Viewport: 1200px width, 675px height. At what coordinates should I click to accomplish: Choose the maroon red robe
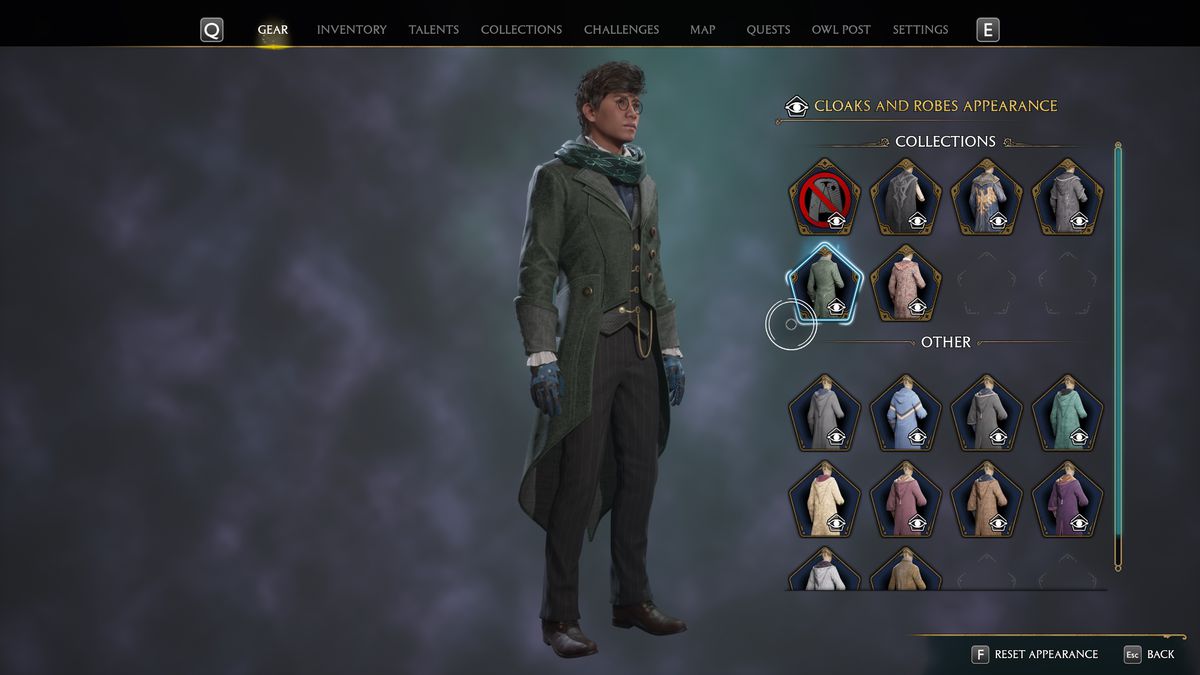pyautogui.click(x=905, y=499)
